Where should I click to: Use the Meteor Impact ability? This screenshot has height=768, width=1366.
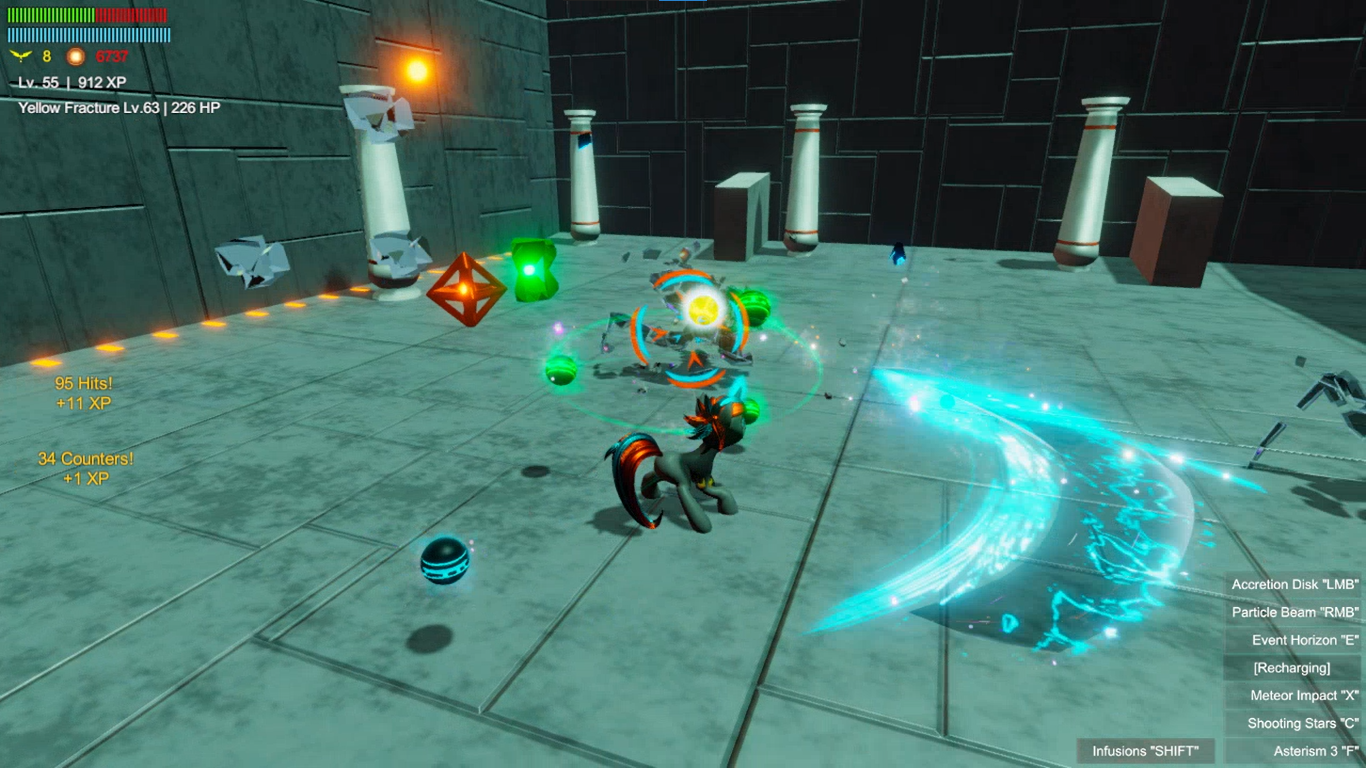(1294, 696)
